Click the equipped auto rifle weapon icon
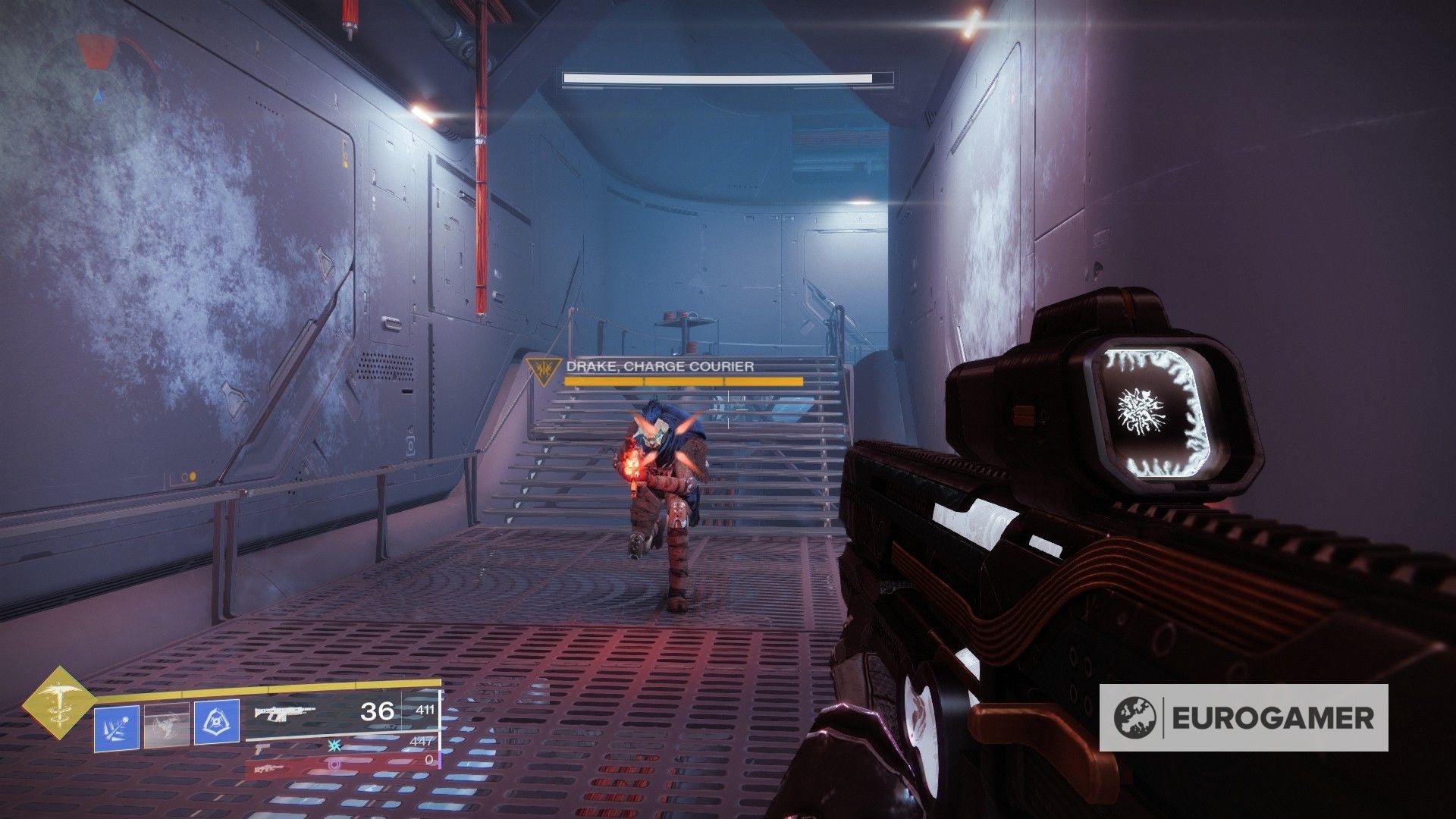 click(284, 714)
